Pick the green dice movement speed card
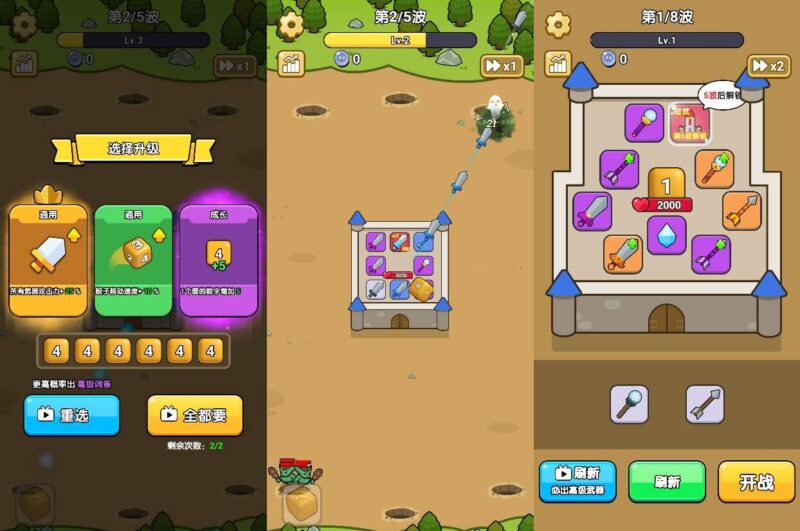The width and height of the screenshot is (800, 531). point(133,260)
